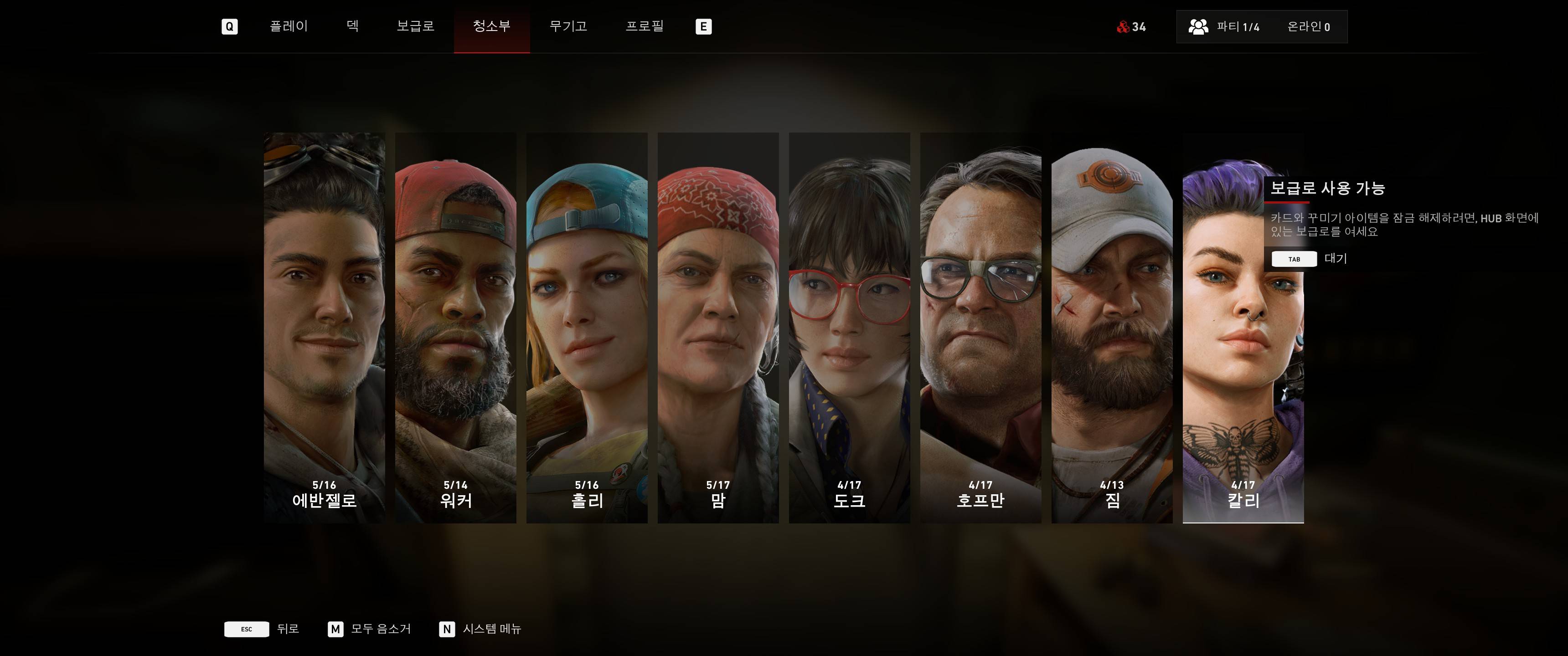Switch to the 플레이 tab
Image resolution: width=1568 pixels, height=656 pixels.
click(289, 26)
